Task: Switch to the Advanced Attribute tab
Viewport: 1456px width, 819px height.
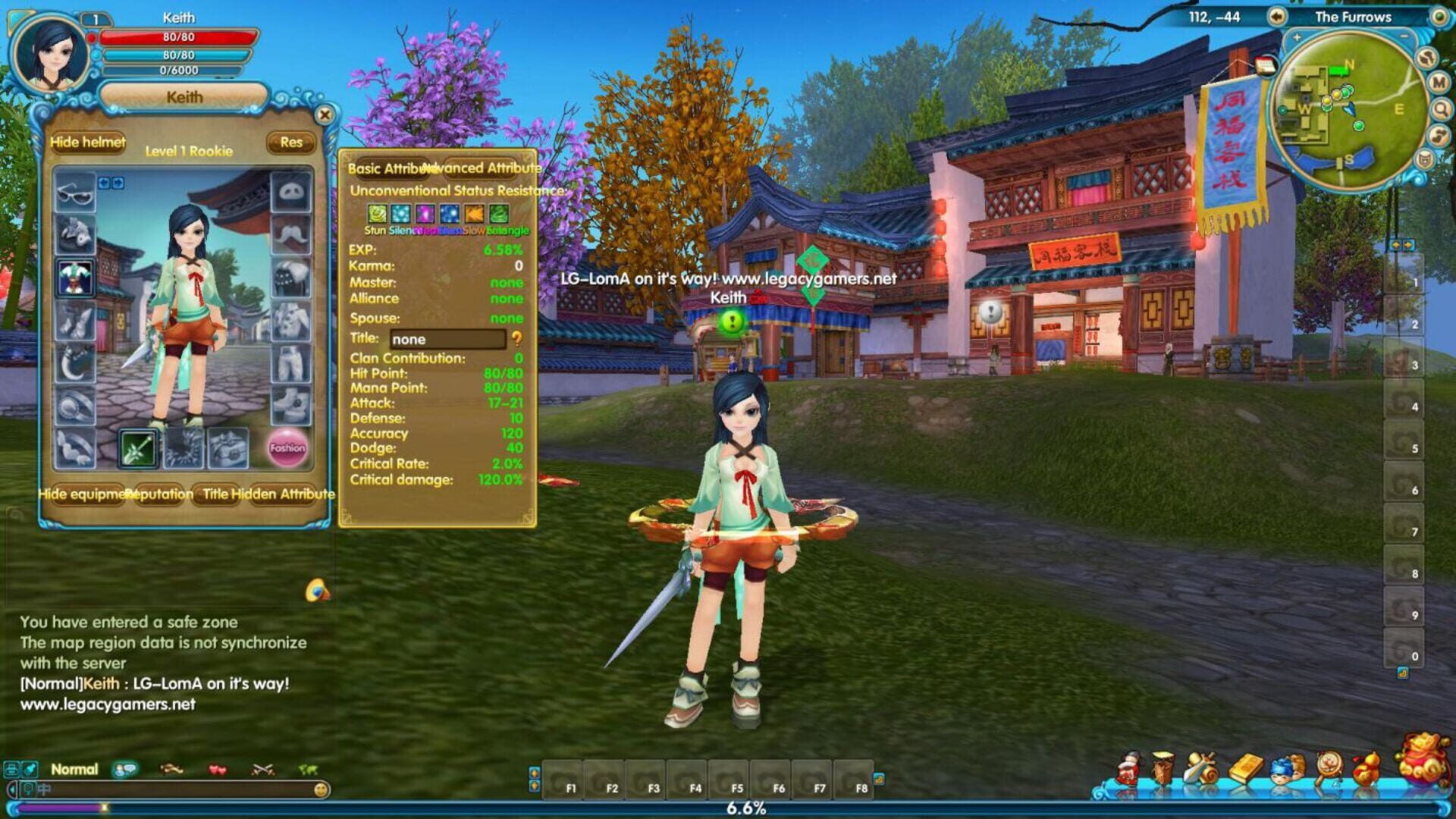Action: (x=483, y=166)
